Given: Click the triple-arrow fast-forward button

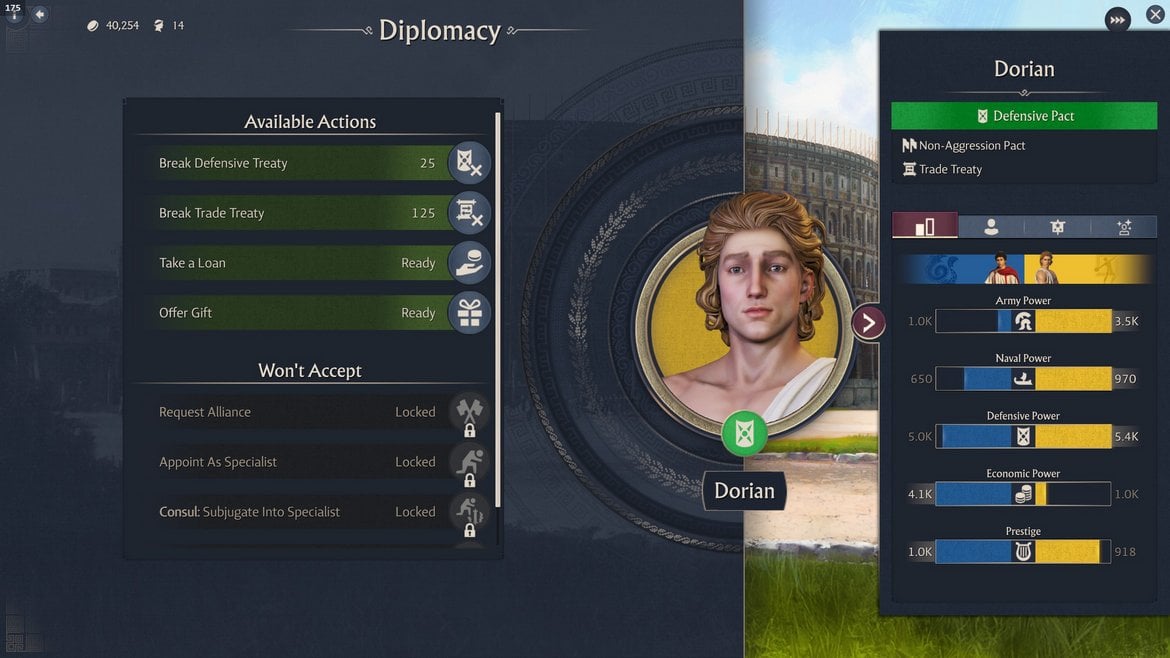Looking at the screenshot, I should [x=1117, y=19].
